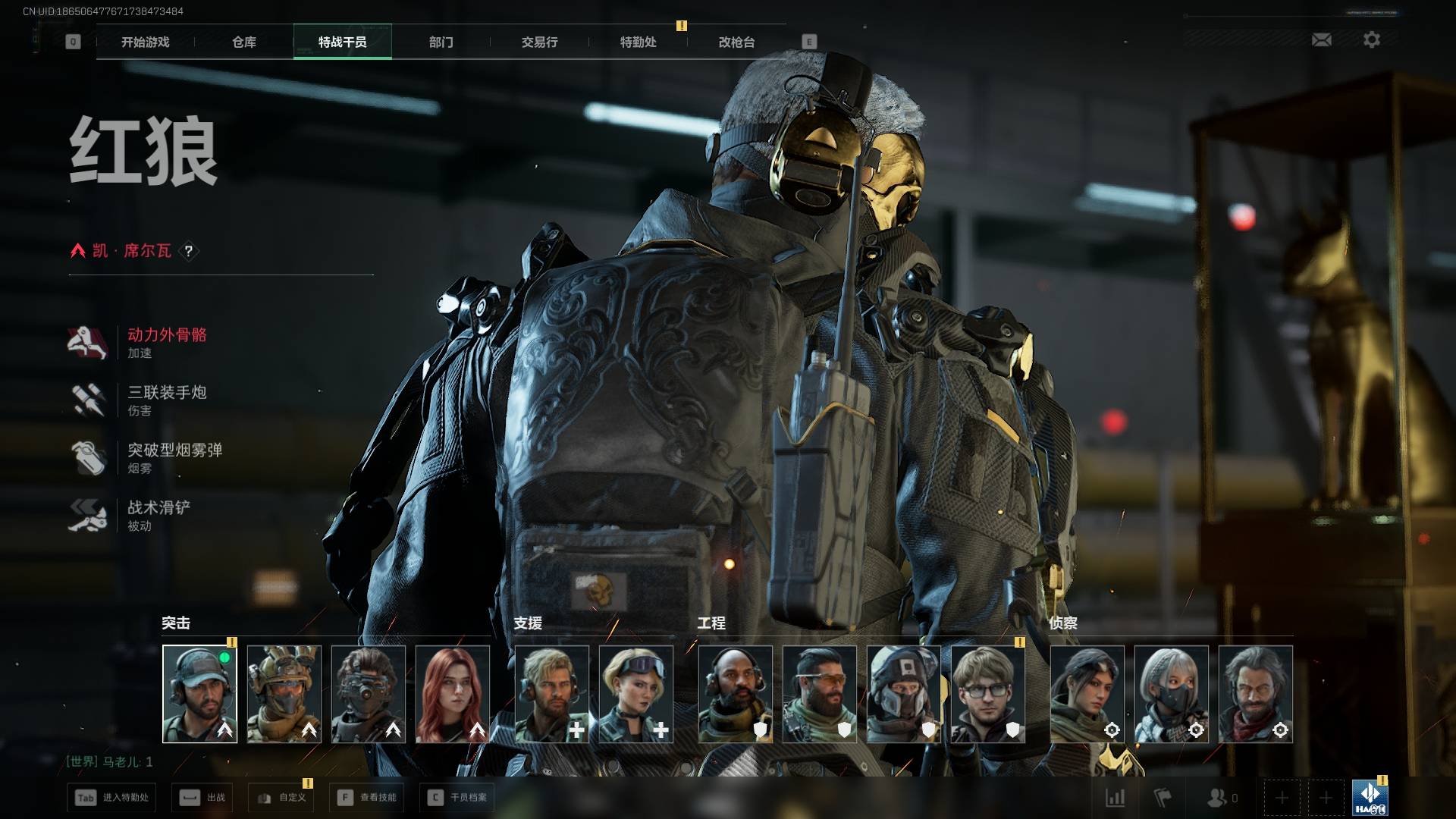The width and height of the screenshot is (1456, 819).
Task: Choose the 突破型烟雾弹 skill
Action: coord(174,458)
